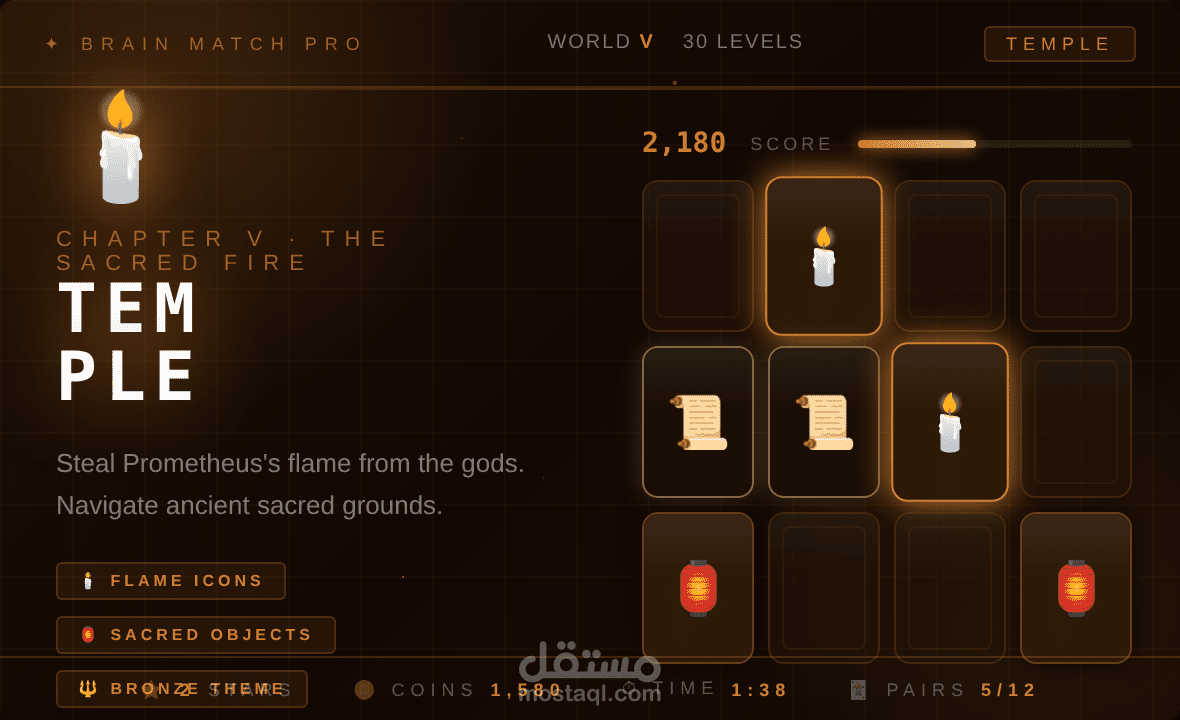Click the outlined TEMPLE world button
The image size is (1180, 720).
[x=1059, y=44]
